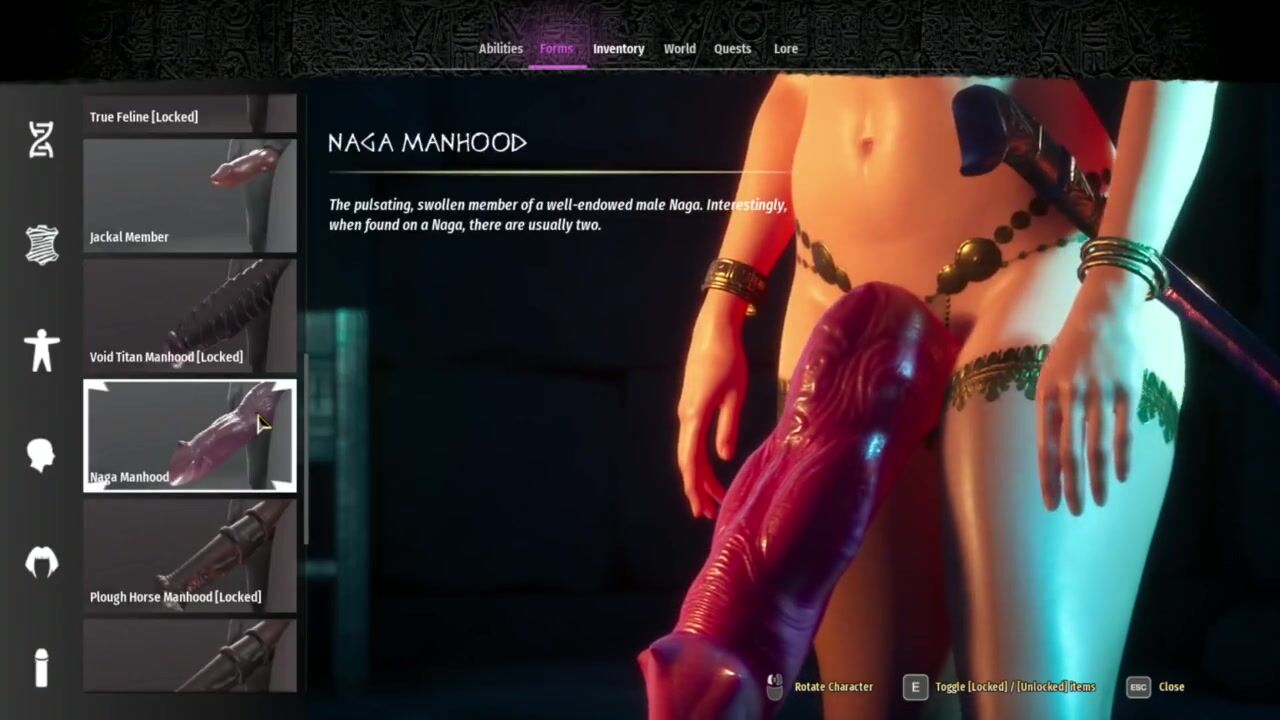Choose the True Feline locked entry

190,115
